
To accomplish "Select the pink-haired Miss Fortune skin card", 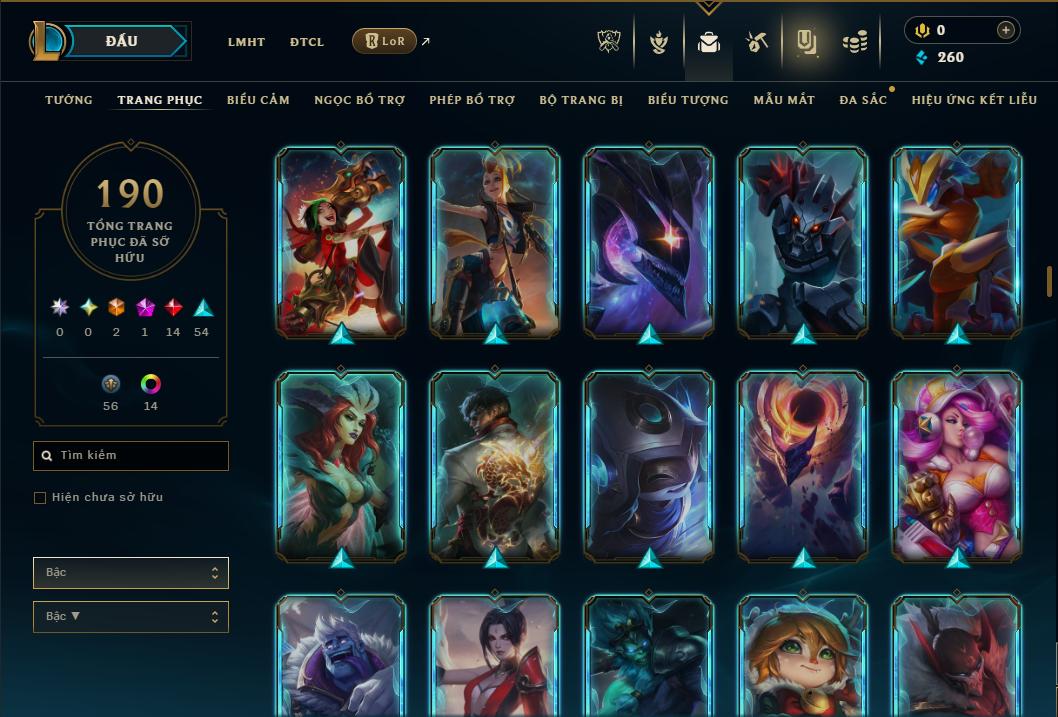I will pos(956,466).
